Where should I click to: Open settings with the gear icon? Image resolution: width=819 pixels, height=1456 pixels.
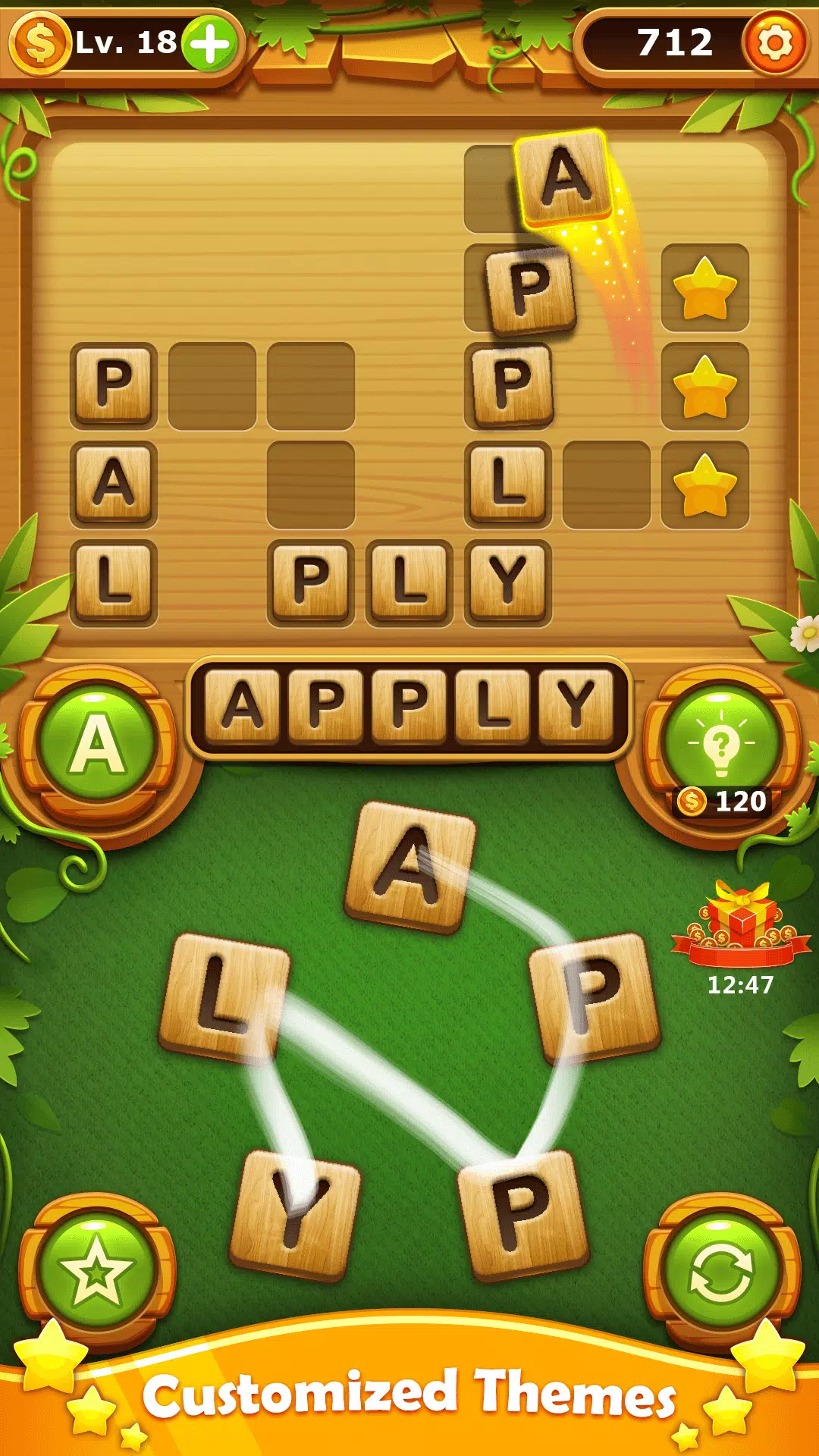pos(774,42)
